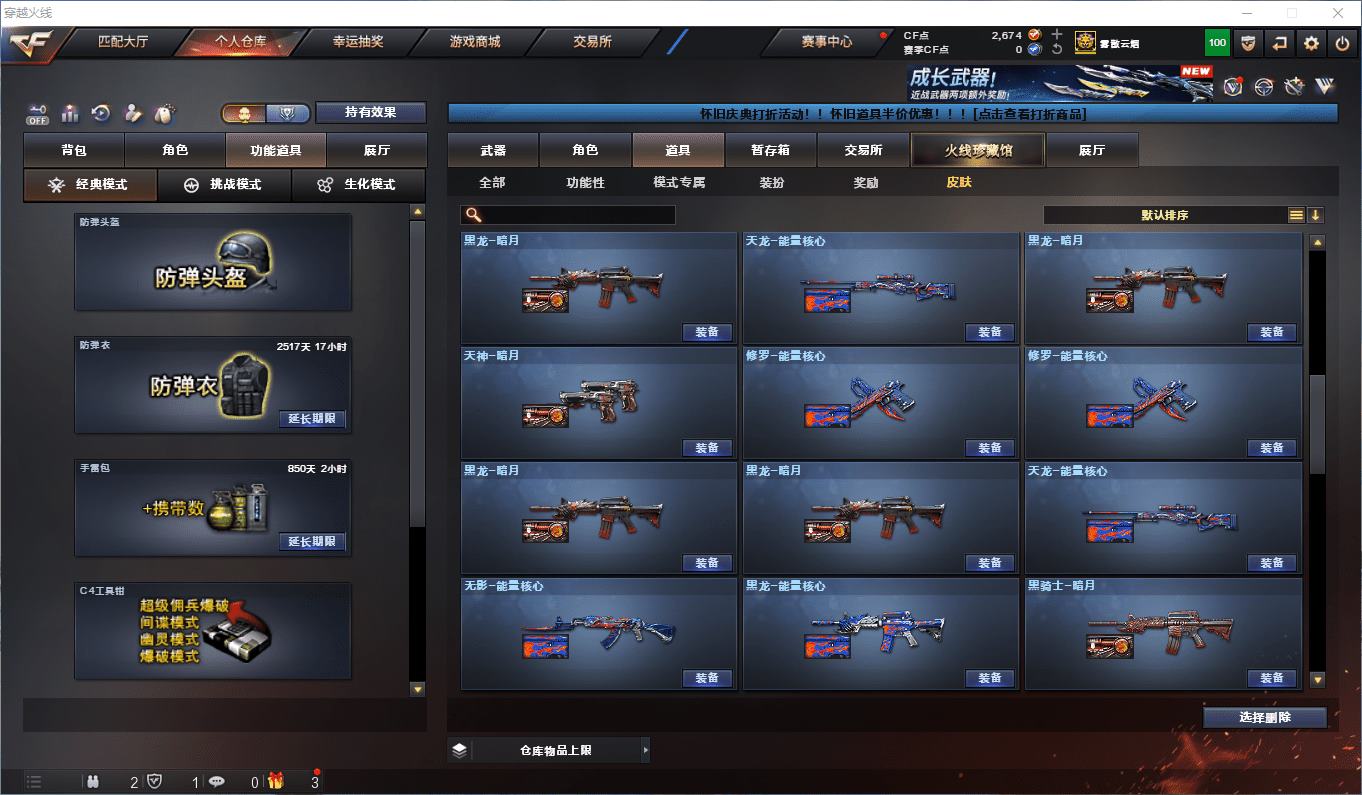Click the 选择删除 button
The image size is (1362, 795).
click(x=1264, y=717)
